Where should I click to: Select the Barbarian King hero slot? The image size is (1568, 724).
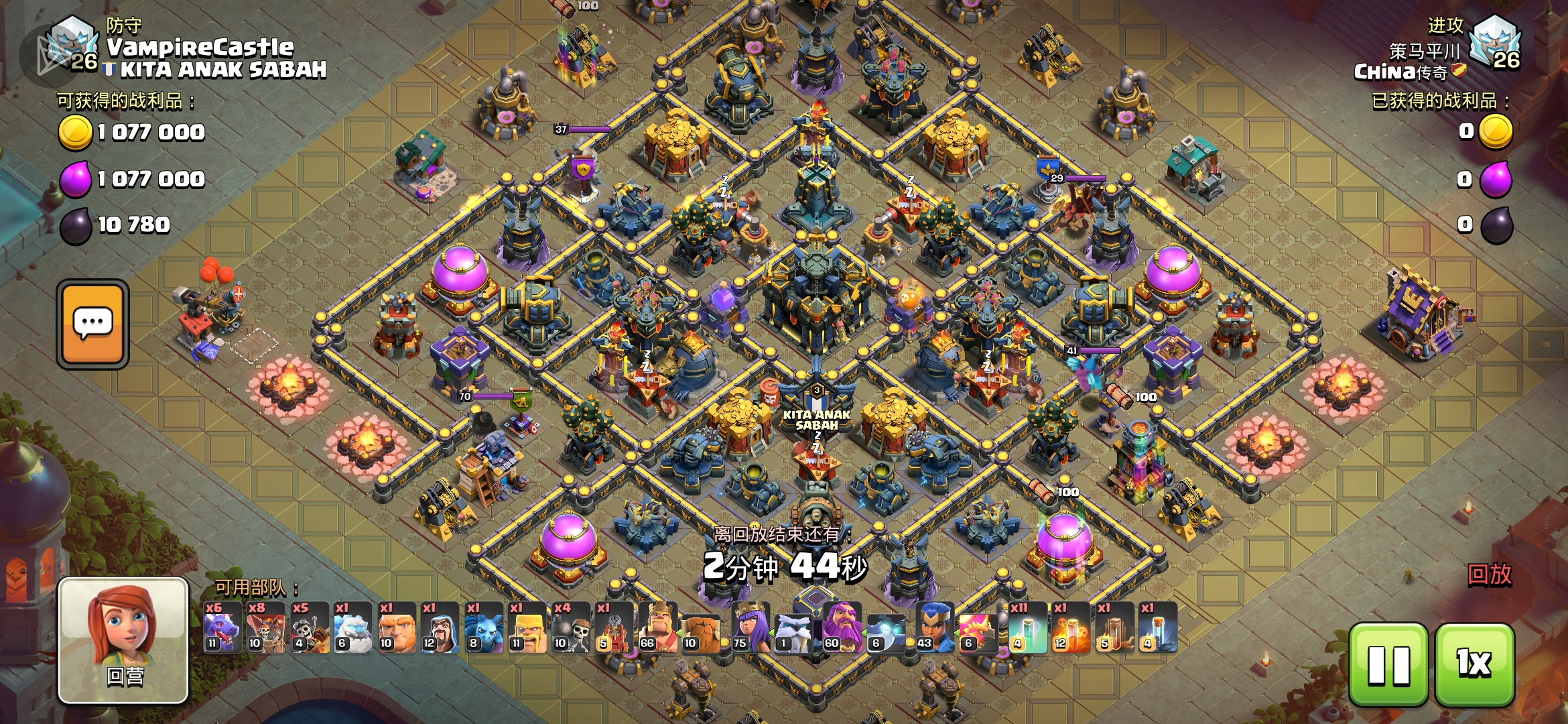click(657, 627)
